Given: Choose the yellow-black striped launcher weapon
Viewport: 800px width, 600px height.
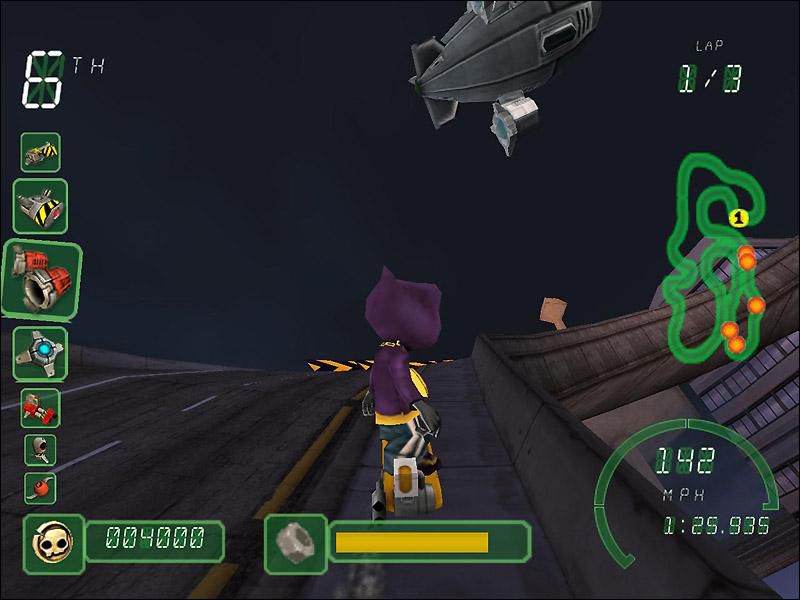Looking at the screenshot, I should coord(41,206).
